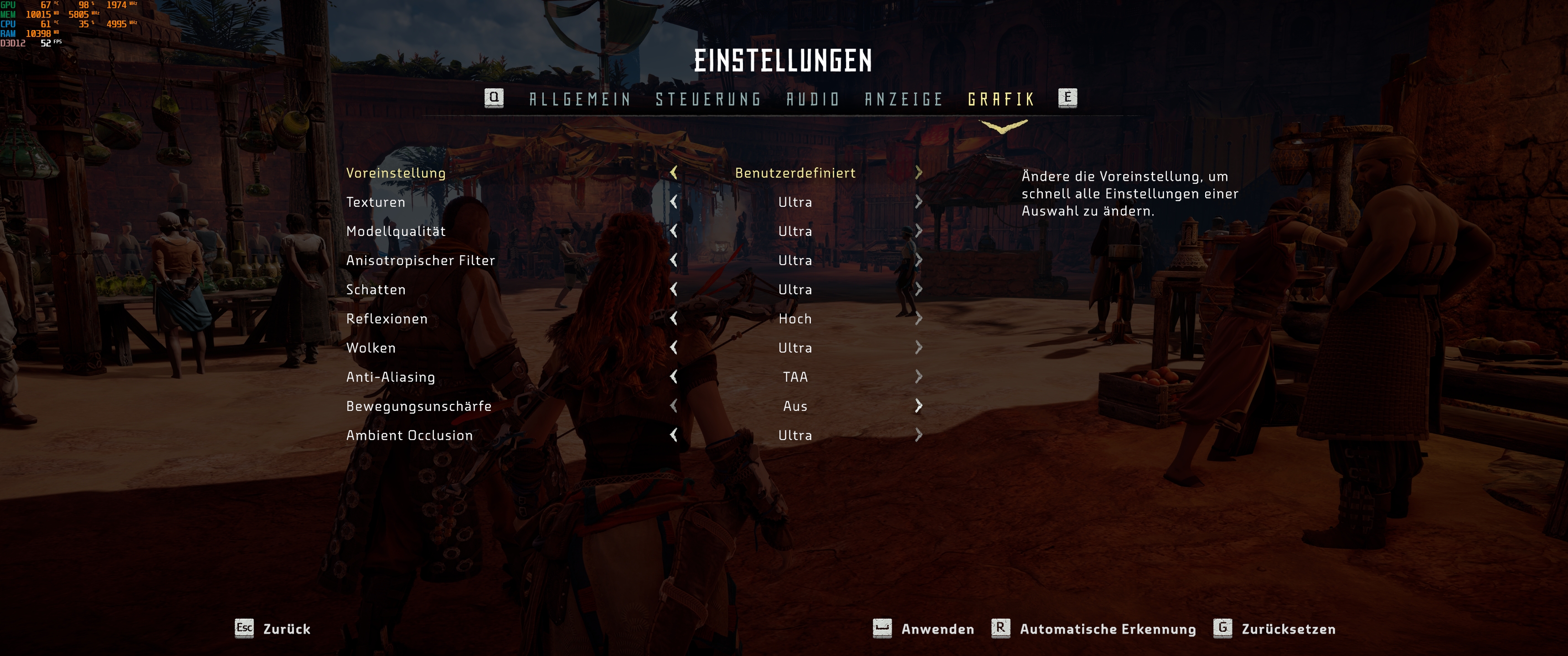Raise Reflexionen from Hoch to Ultra
This screenshot has height=656, width=1568.
[x=918, y=318]
